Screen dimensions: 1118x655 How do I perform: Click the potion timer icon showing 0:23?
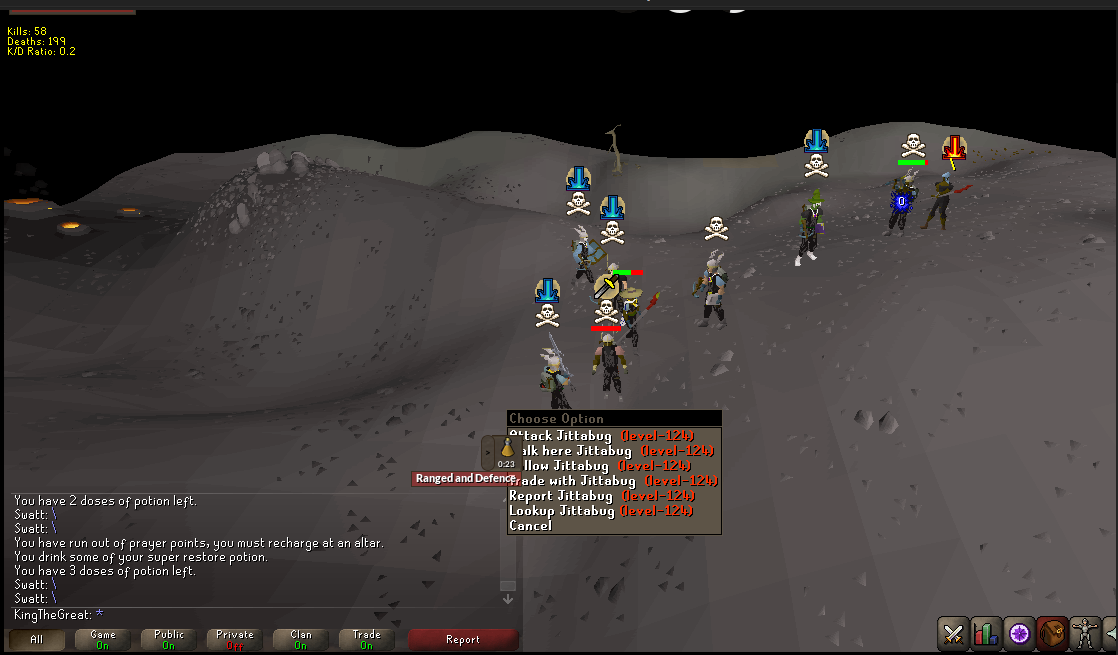[x=507, y=452]
